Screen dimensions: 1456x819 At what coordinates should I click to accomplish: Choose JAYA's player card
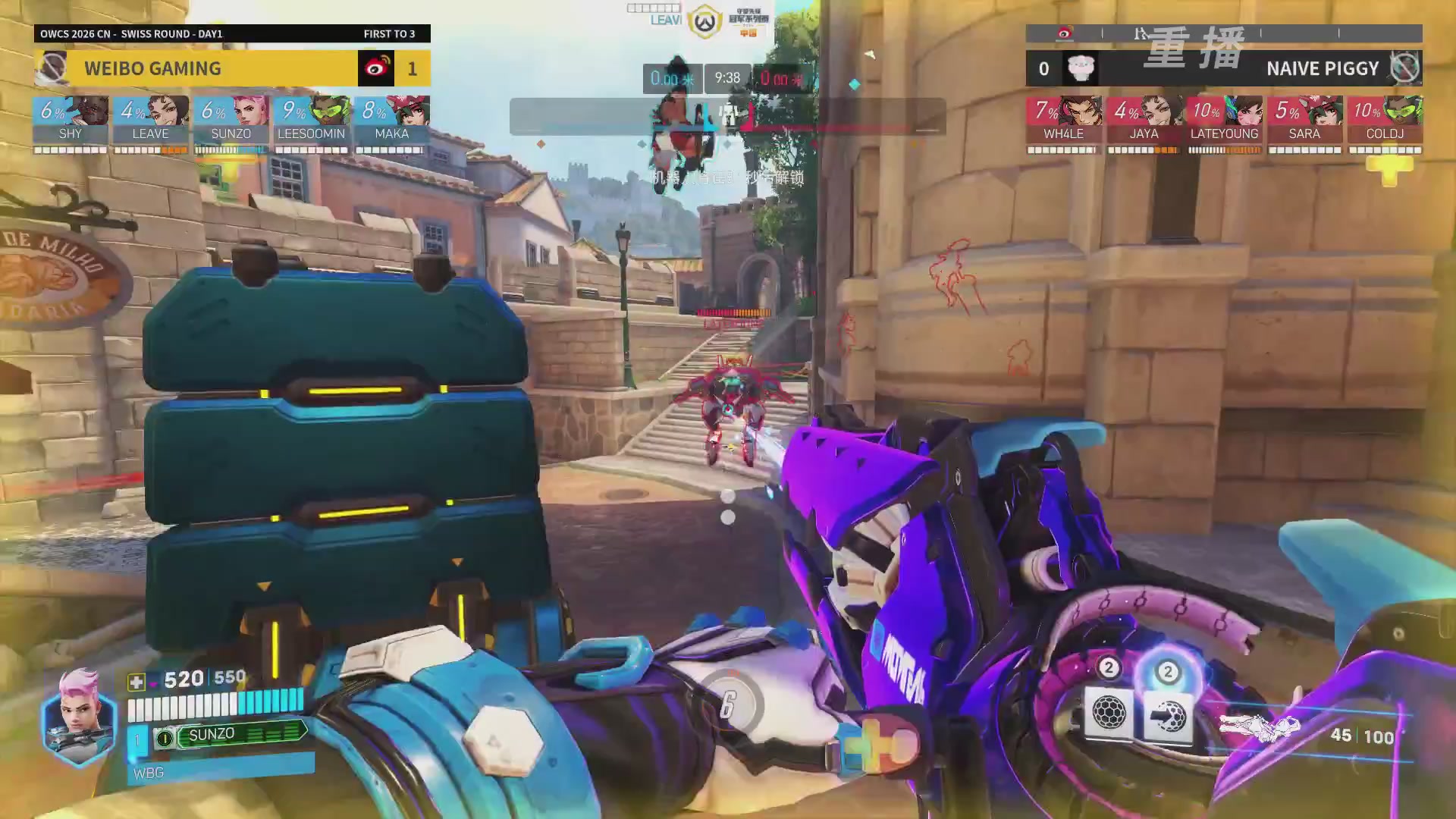pos(1144,121)
